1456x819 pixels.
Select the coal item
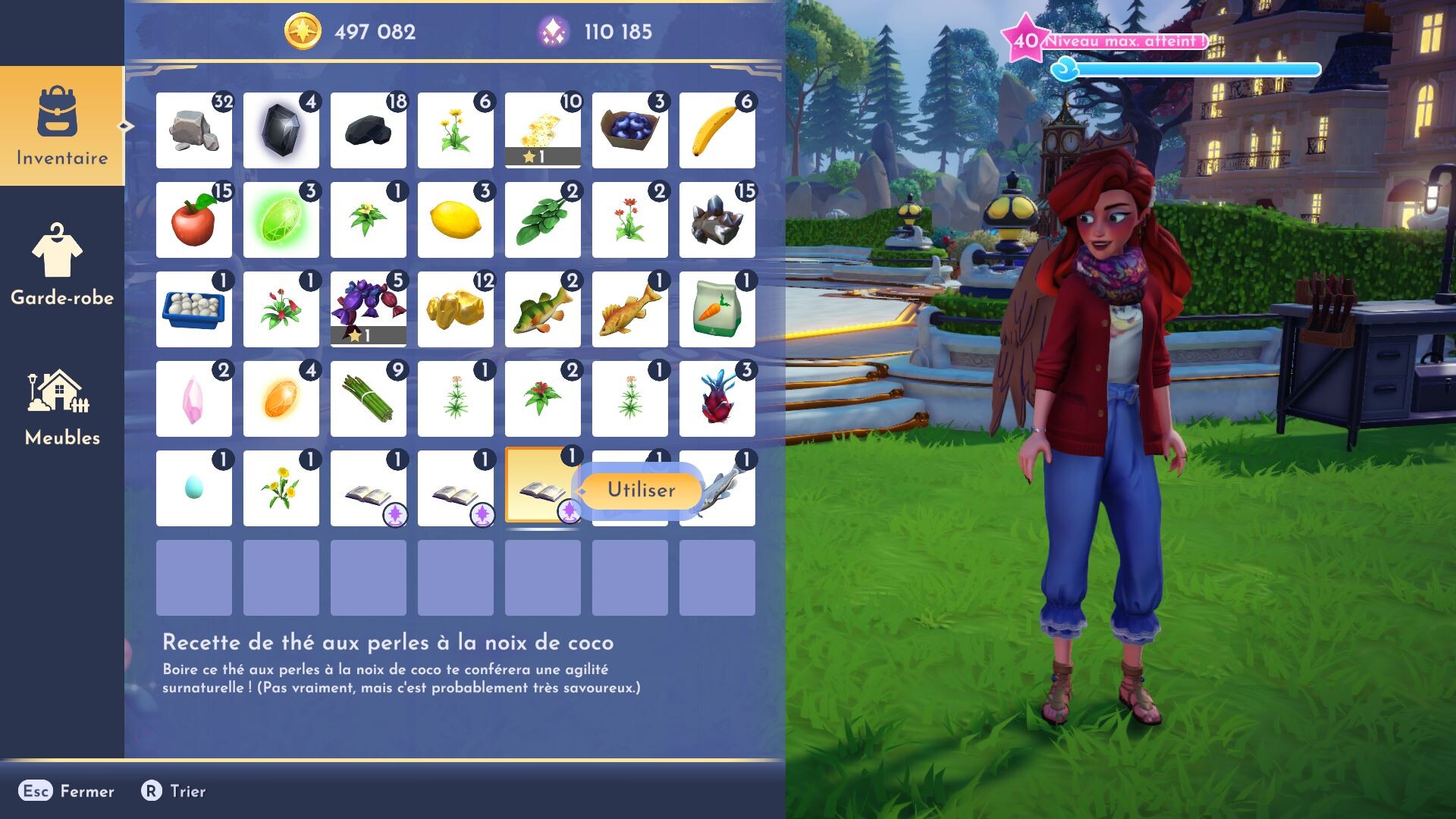368,129
